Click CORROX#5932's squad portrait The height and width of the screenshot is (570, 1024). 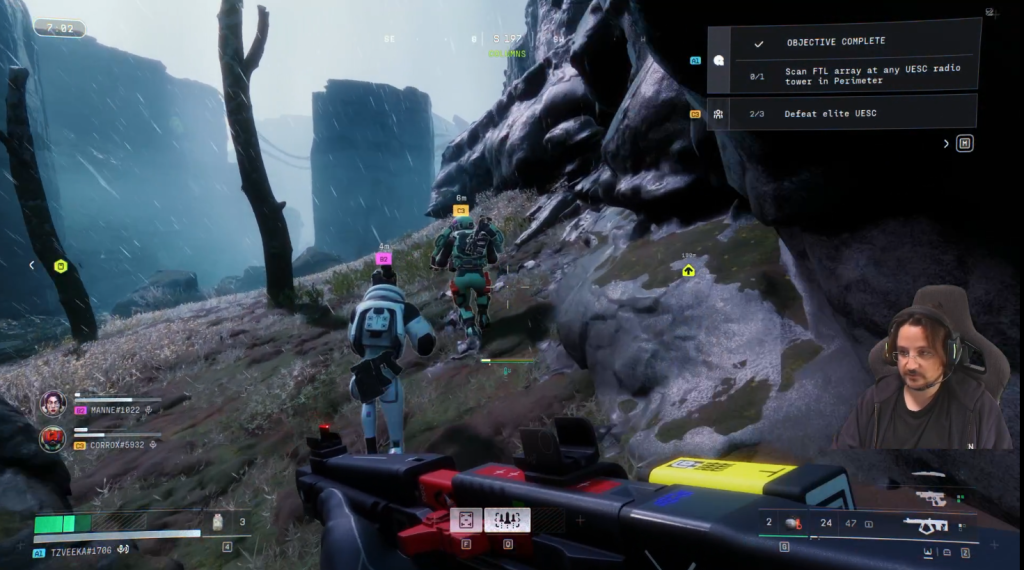(53, 438)
